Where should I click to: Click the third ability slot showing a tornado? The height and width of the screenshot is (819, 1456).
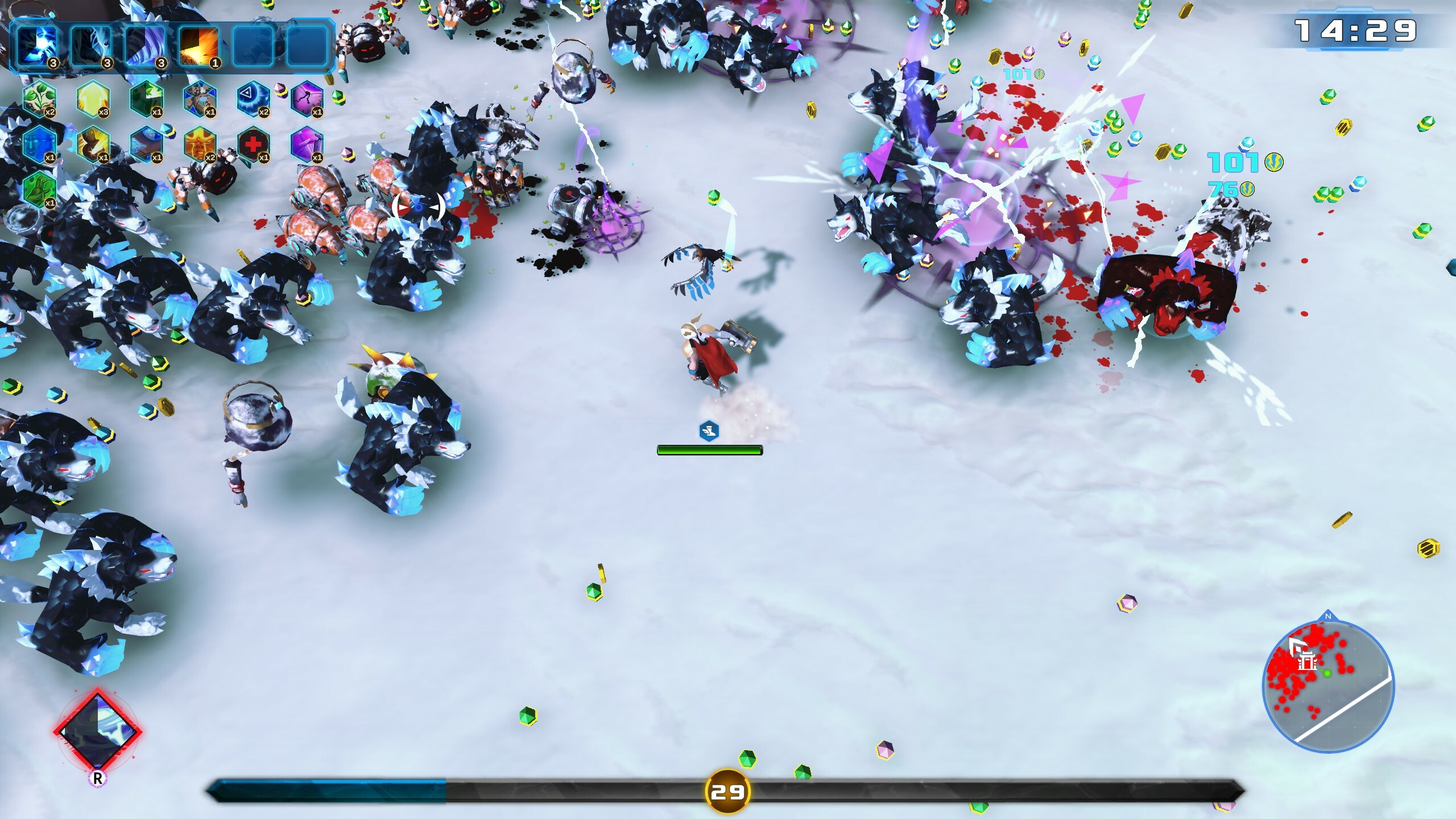(146, 46)
